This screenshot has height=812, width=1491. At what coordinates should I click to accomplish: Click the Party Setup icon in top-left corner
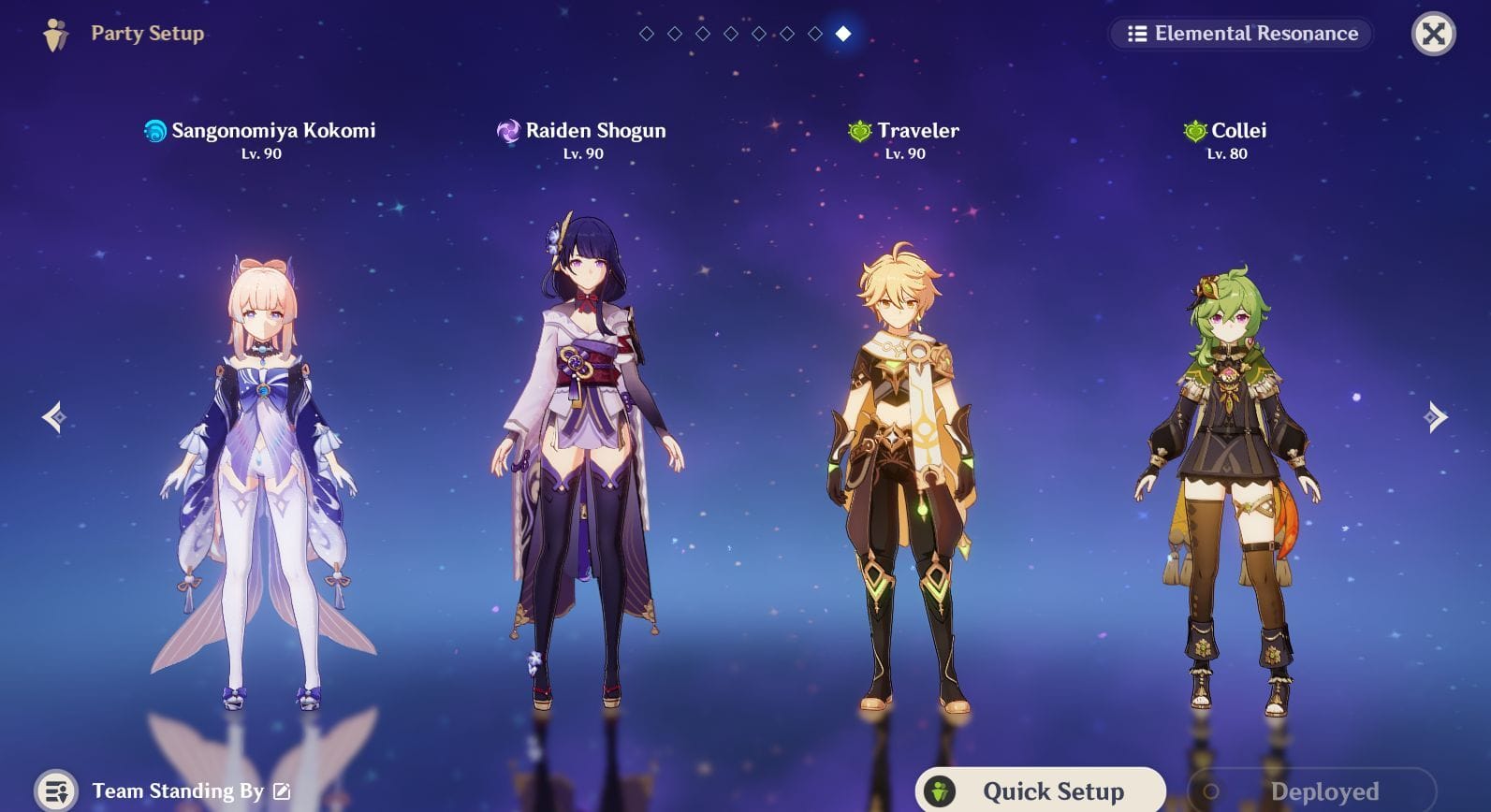tap(53, 34)
